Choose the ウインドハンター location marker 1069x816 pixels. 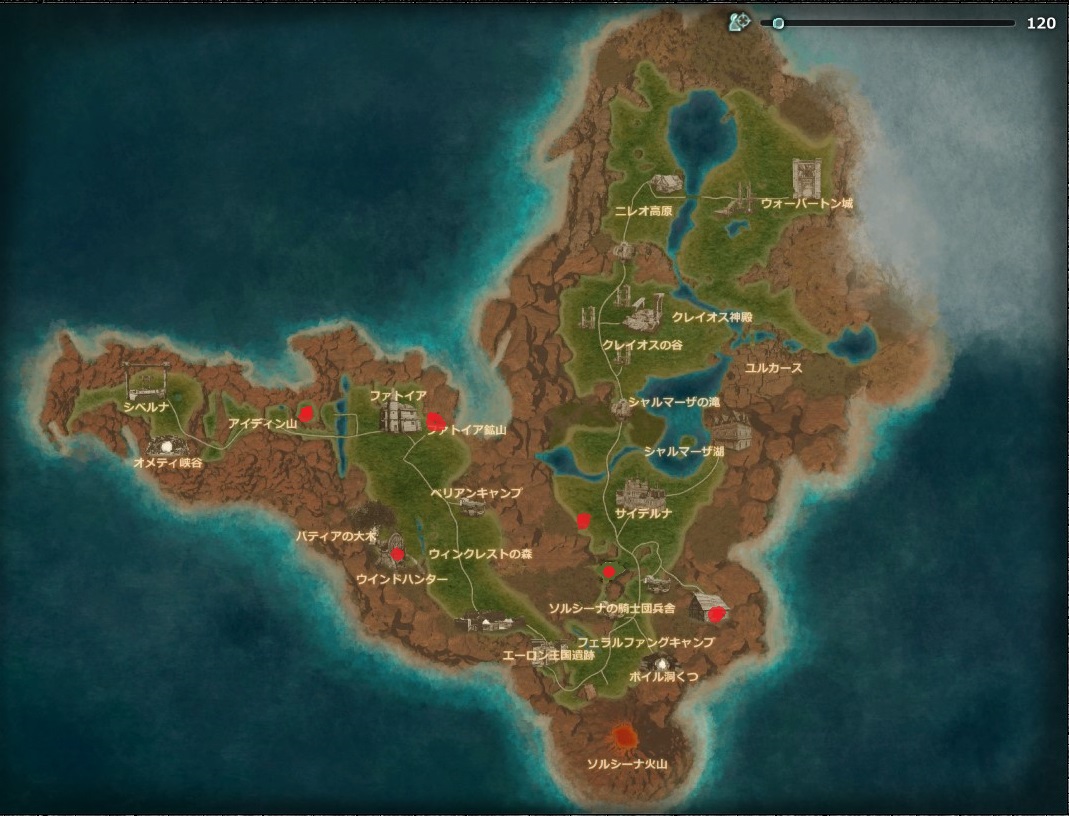pos(391,548)
